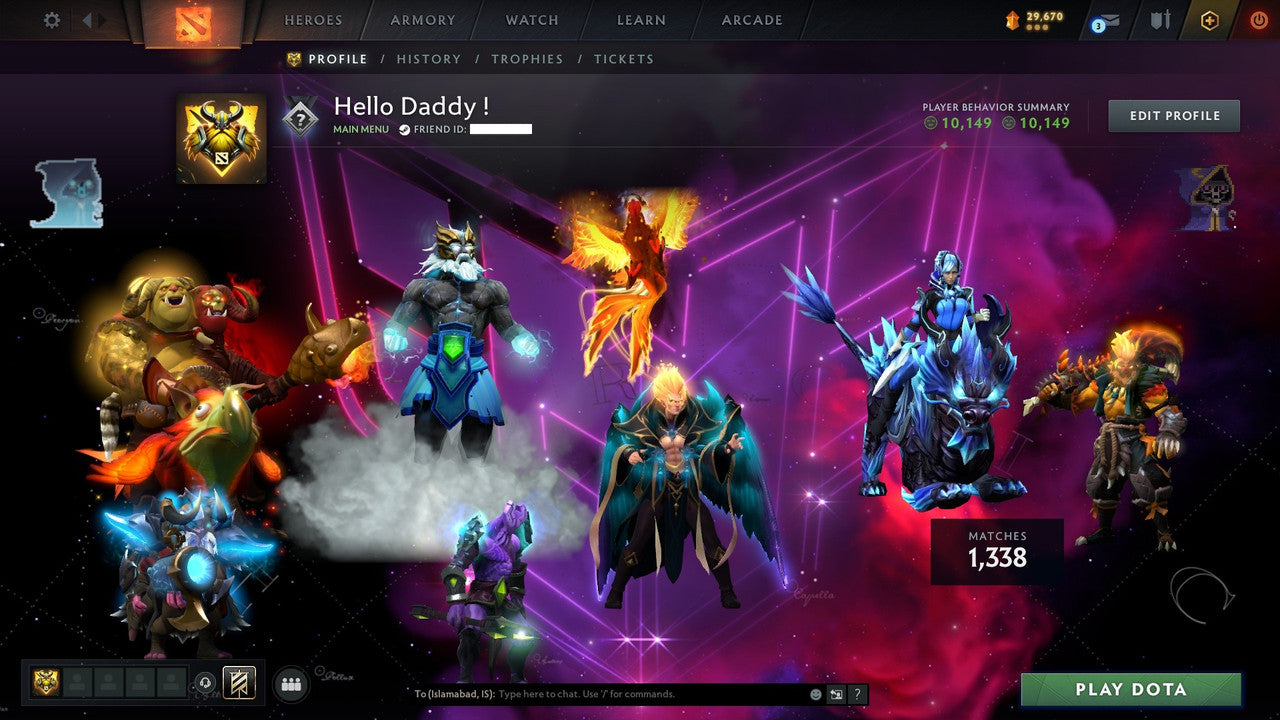Switch to the HISTORY tab
The height and width of the screenshot is (720, 1280).
point(429,58)
